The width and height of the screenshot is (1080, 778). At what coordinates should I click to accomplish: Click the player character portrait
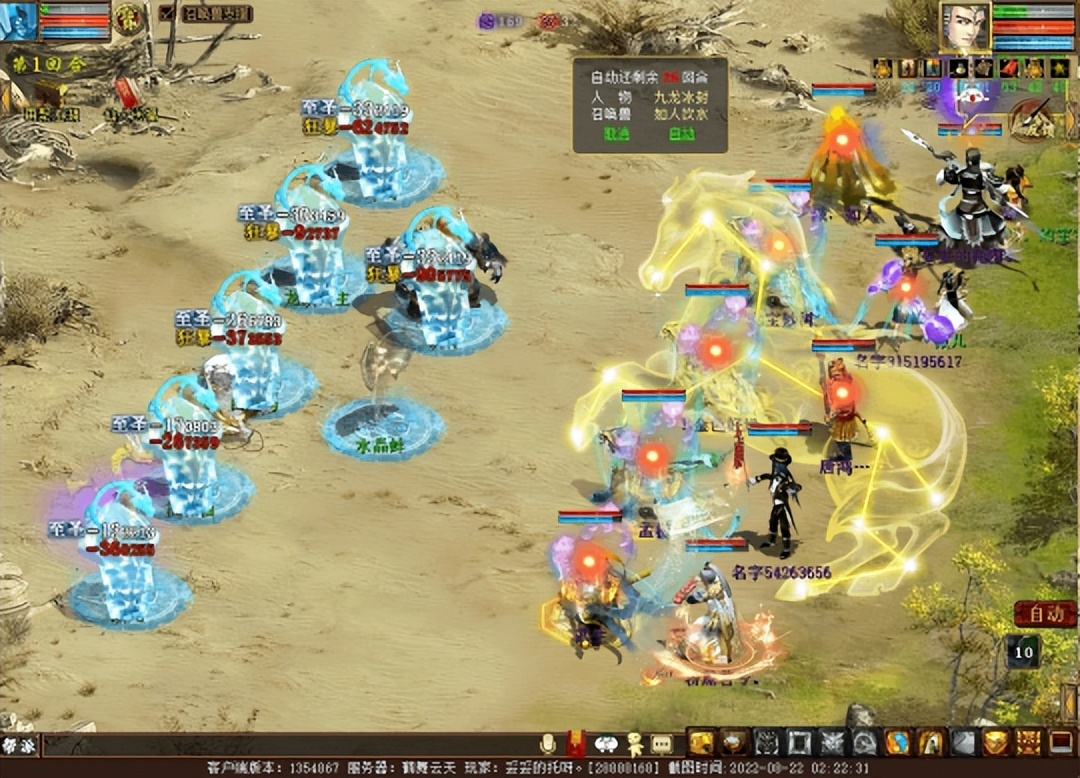pos(964,27)
